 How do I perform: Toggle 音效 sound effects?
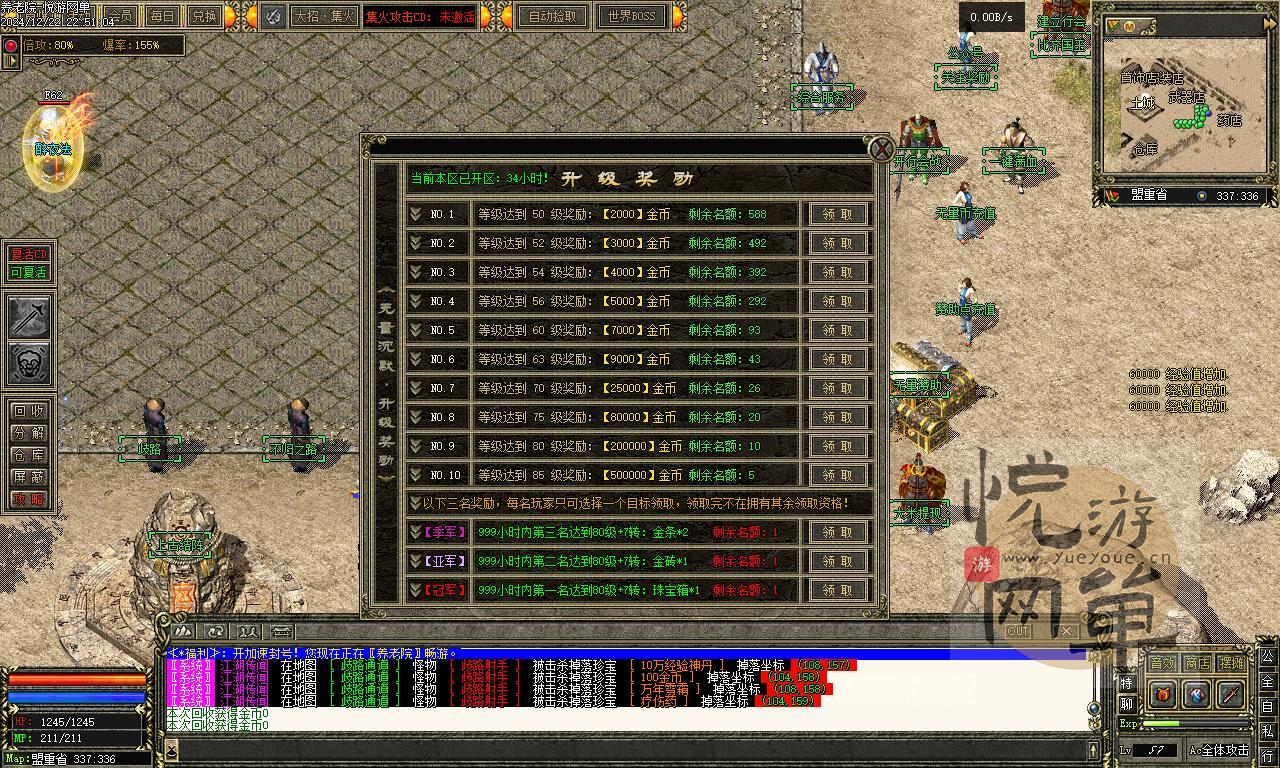[x=1162, y=662]
